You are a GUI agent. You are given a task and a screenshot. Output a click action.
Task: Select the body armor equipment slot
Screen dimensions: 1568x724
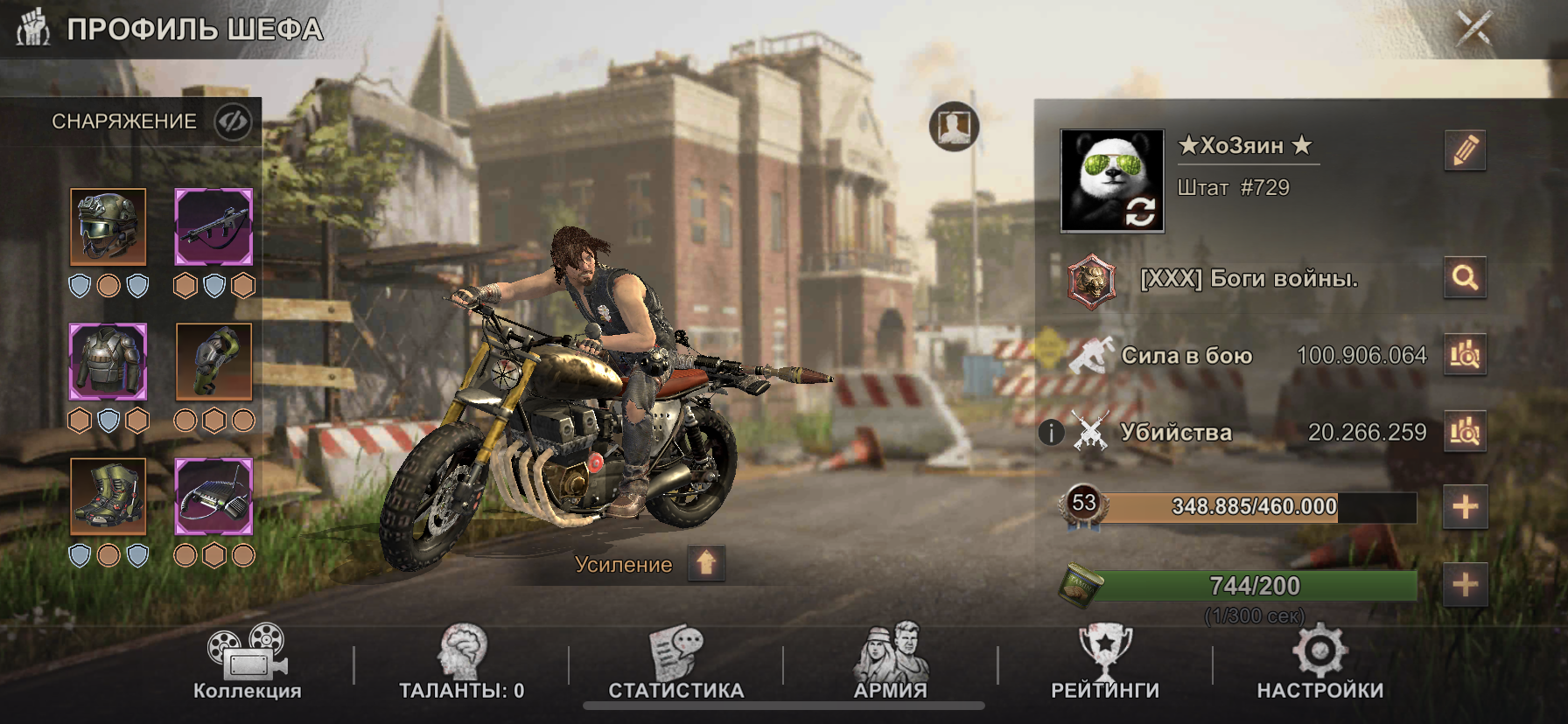[108, 361]
